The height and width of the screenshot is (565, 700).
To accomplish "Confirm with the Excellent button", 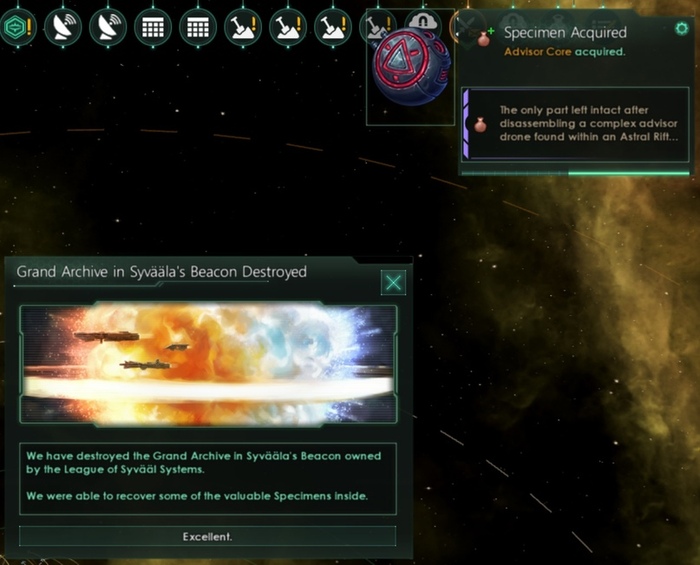I will click(207, 537).
